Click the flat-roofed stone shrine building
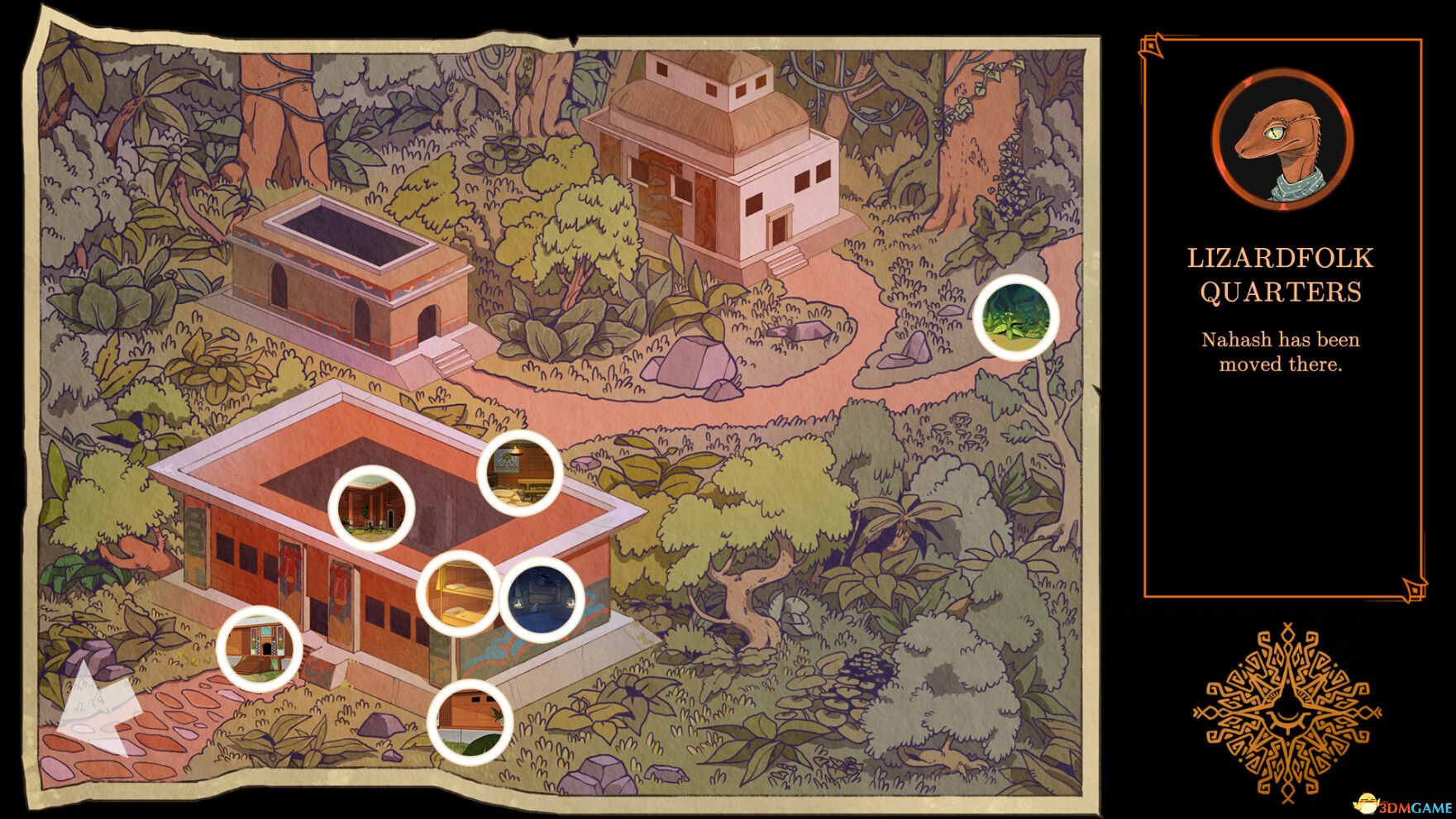 click(347, 273)
